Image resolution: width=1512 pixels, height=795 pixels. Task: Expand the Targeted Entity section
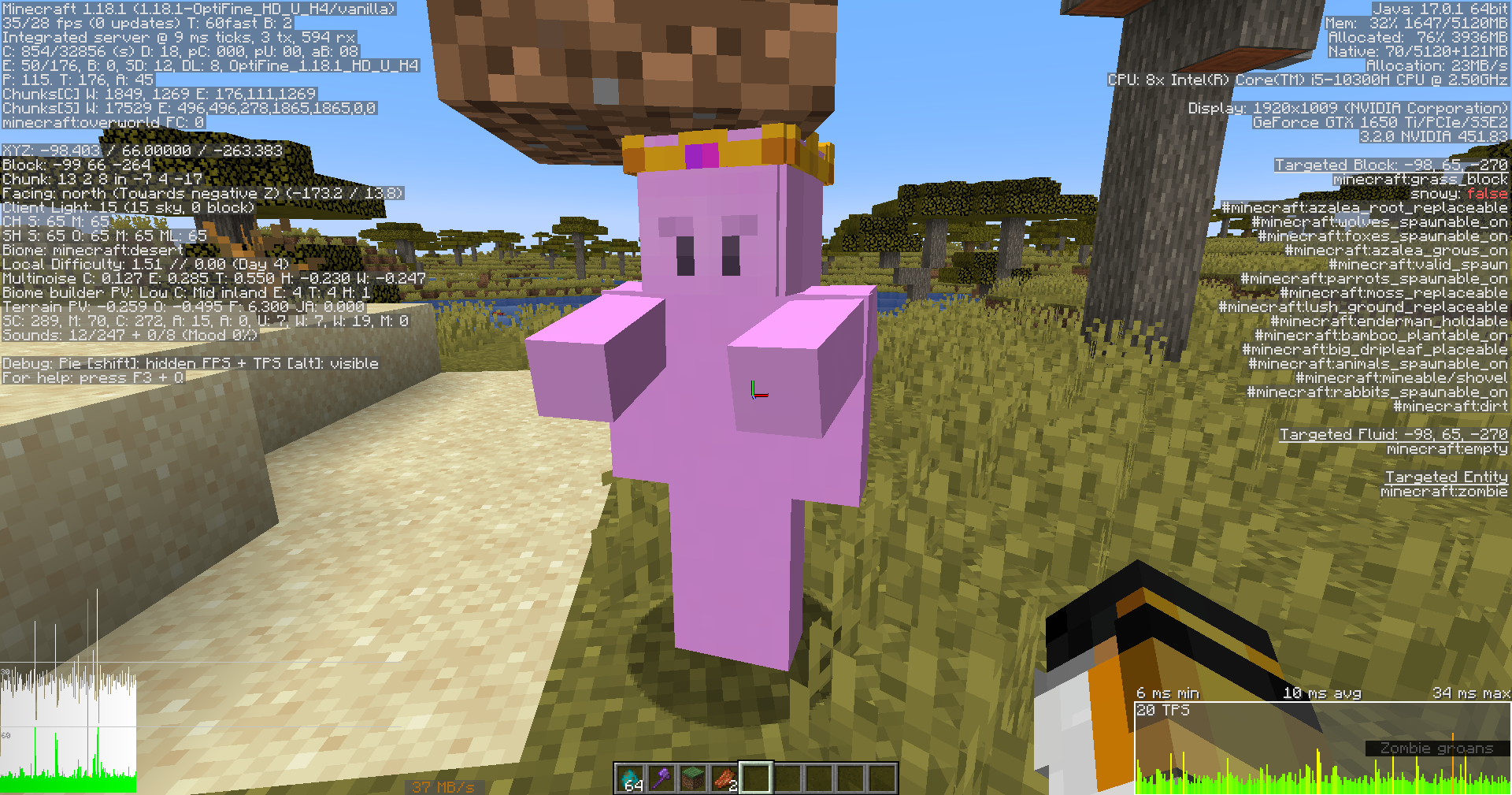click(1446, 477)
